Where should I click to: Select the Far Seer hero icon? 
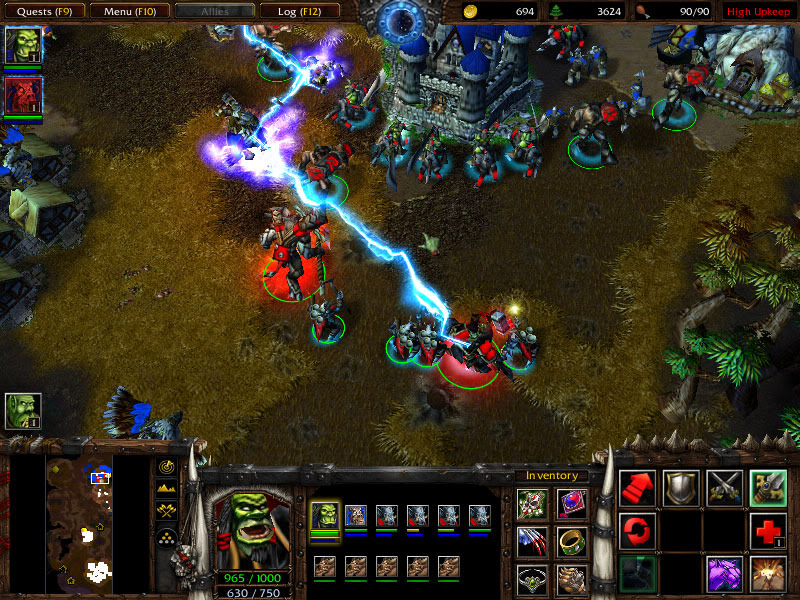coord(22,45)
